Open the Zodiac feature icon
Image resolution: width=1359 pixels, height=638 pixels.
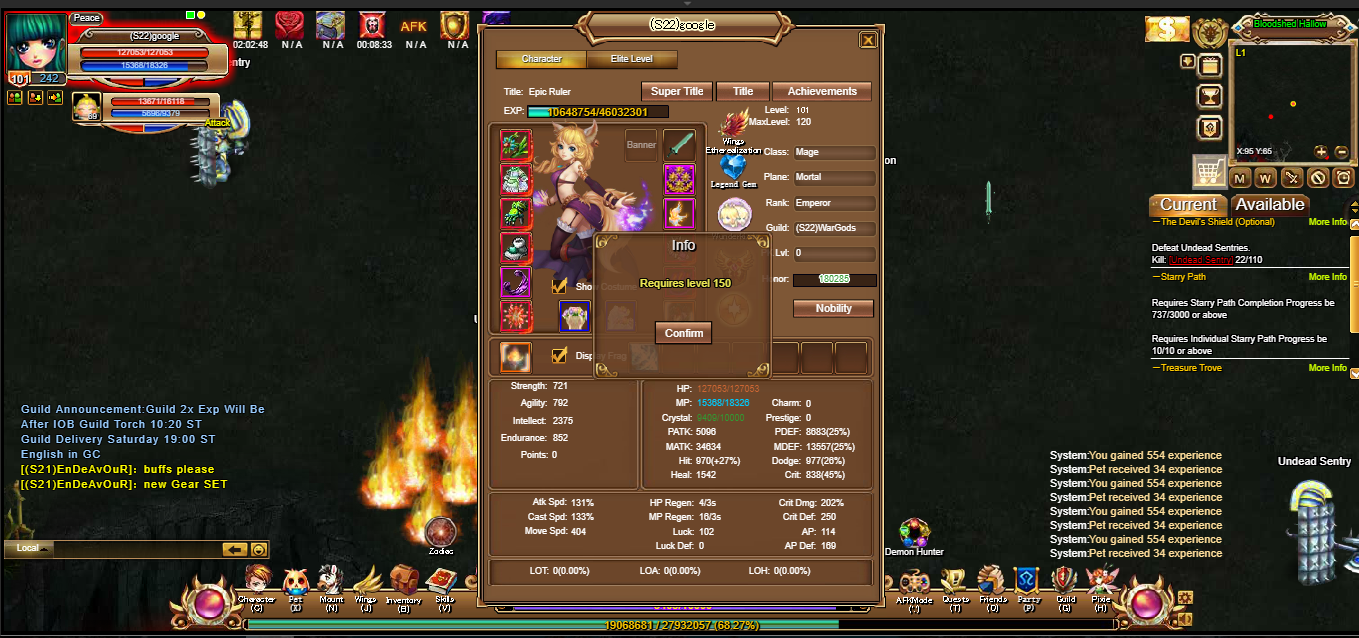point(440,533)
